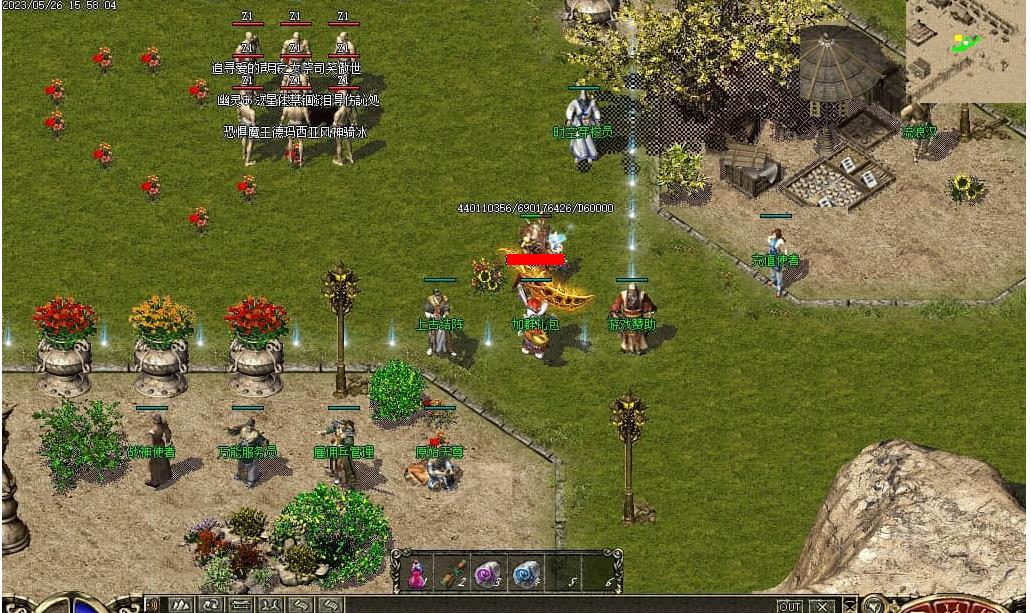The width and height of the screenshot is (1031, 613).
Task: Open the minimap in the top-right corner
Action: coord(966,50)
